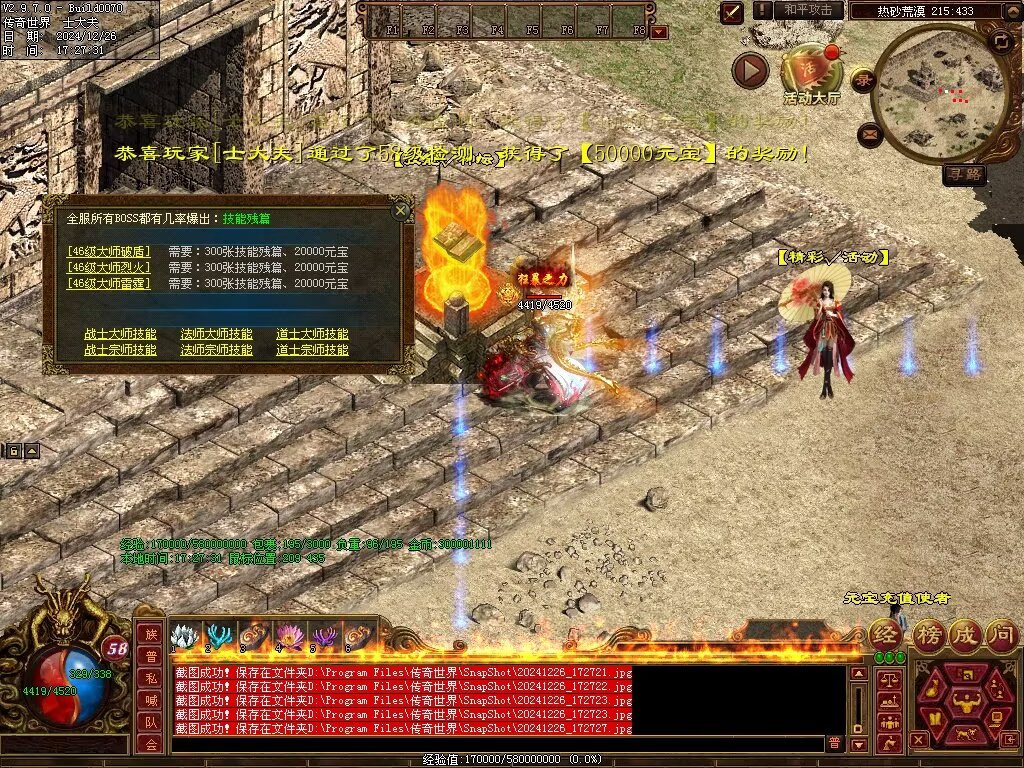Use the white lotus in hotbar slot 1

click(183, 636)
